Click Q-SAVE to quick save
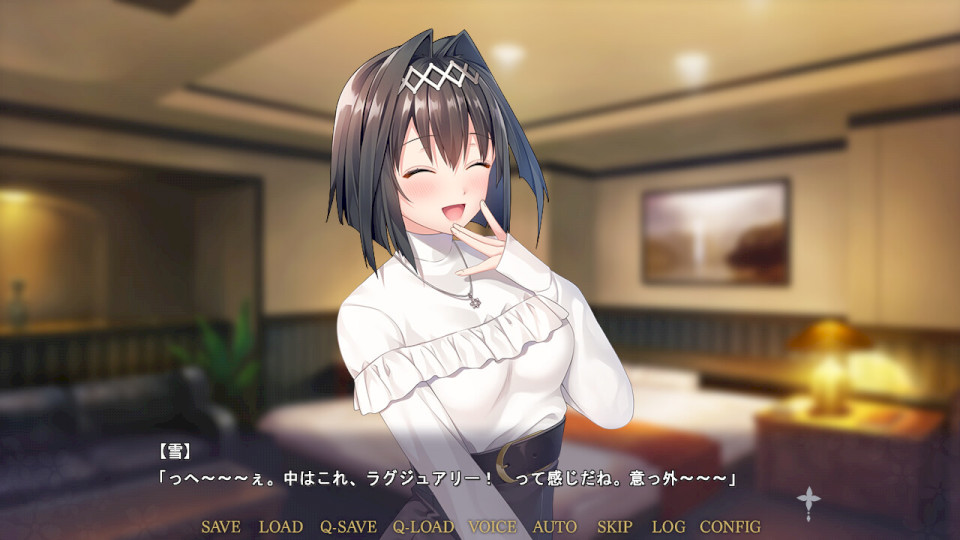 pos(348,527)
